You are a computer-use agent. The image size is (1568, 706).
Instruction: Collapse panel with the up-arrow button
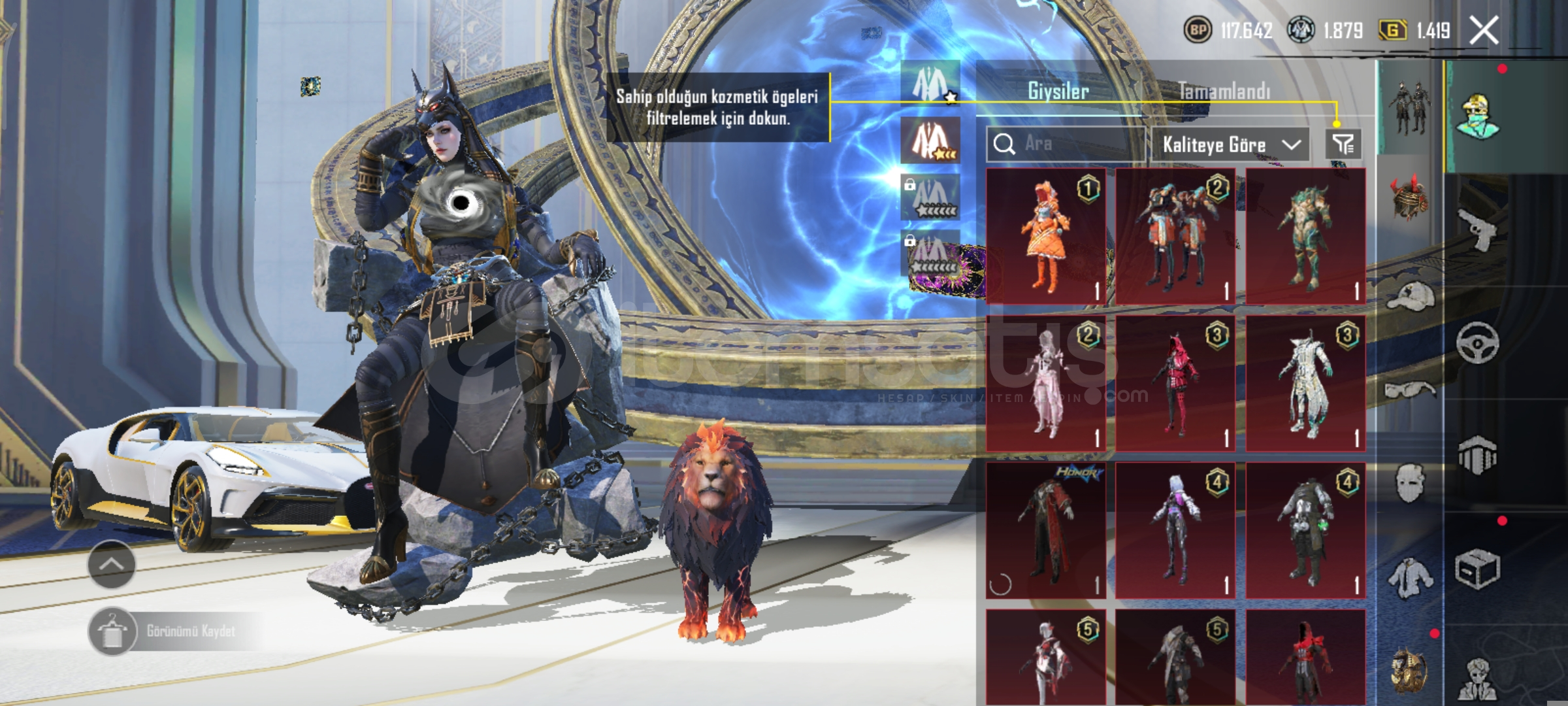(112, 564)
